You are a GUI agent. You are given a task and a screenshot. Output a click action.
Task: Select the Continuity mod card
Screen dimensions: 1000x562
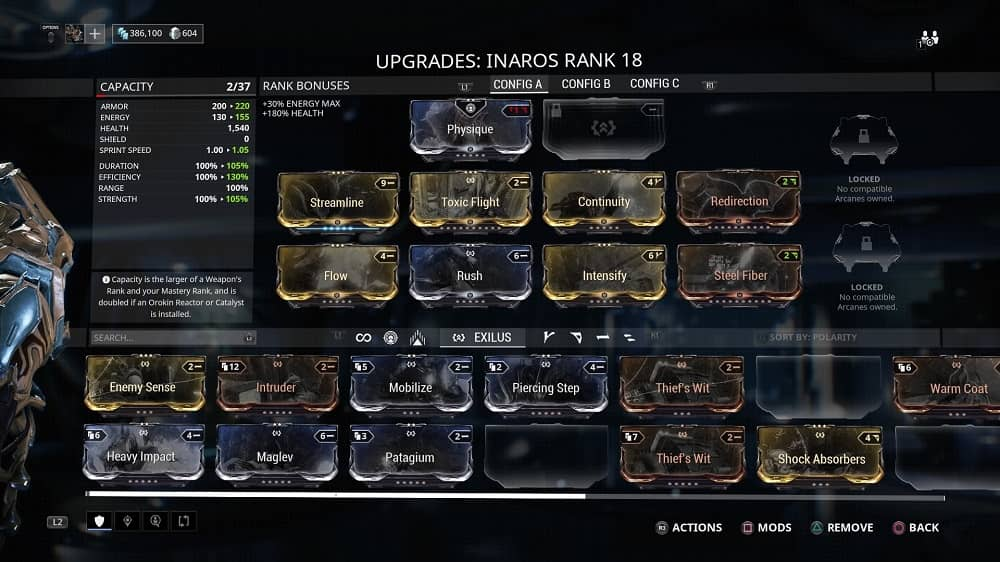(x=604, y=201)
